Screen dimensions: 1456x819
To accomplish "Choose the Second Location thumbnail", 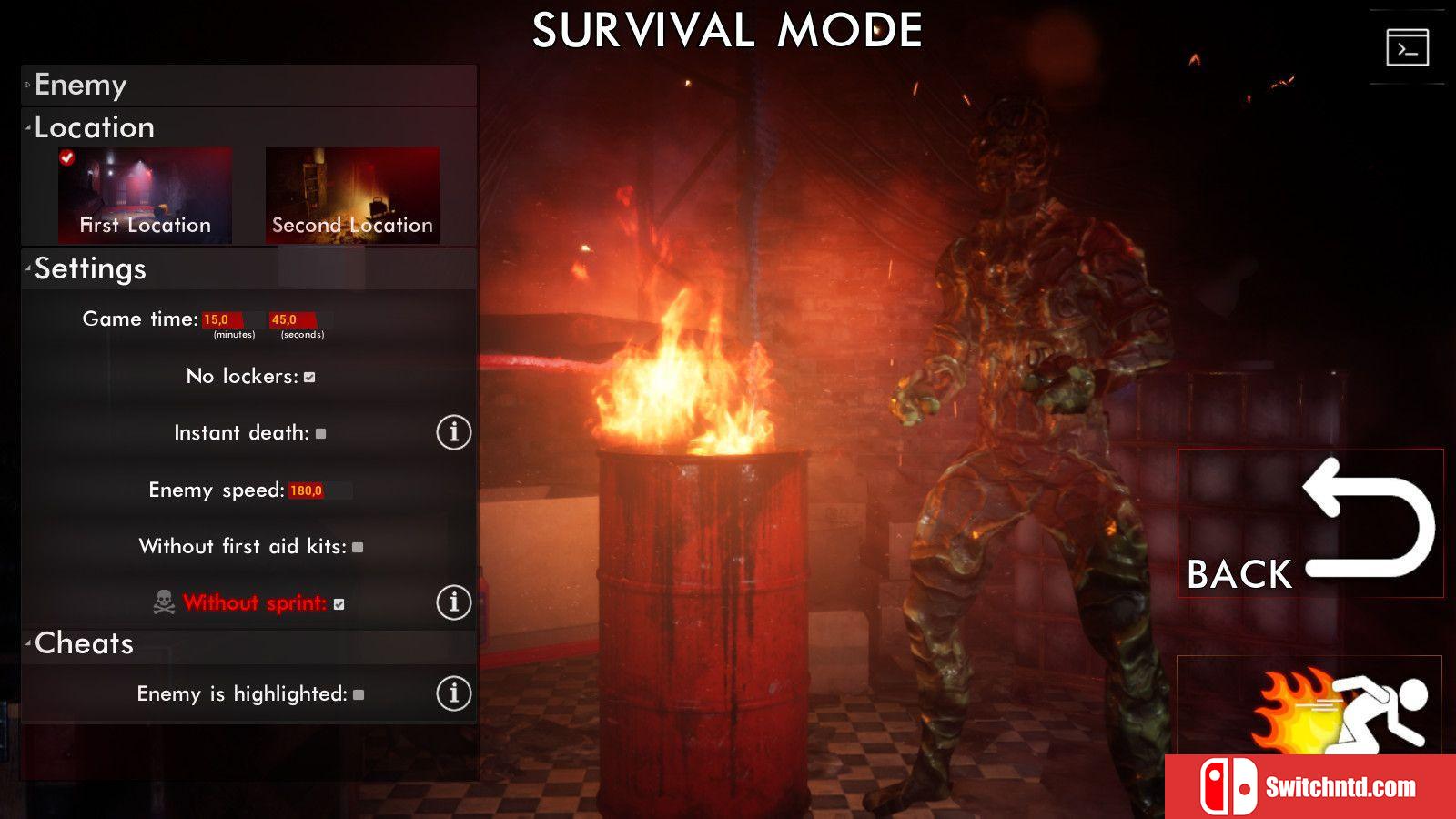I will pos(352,196).
